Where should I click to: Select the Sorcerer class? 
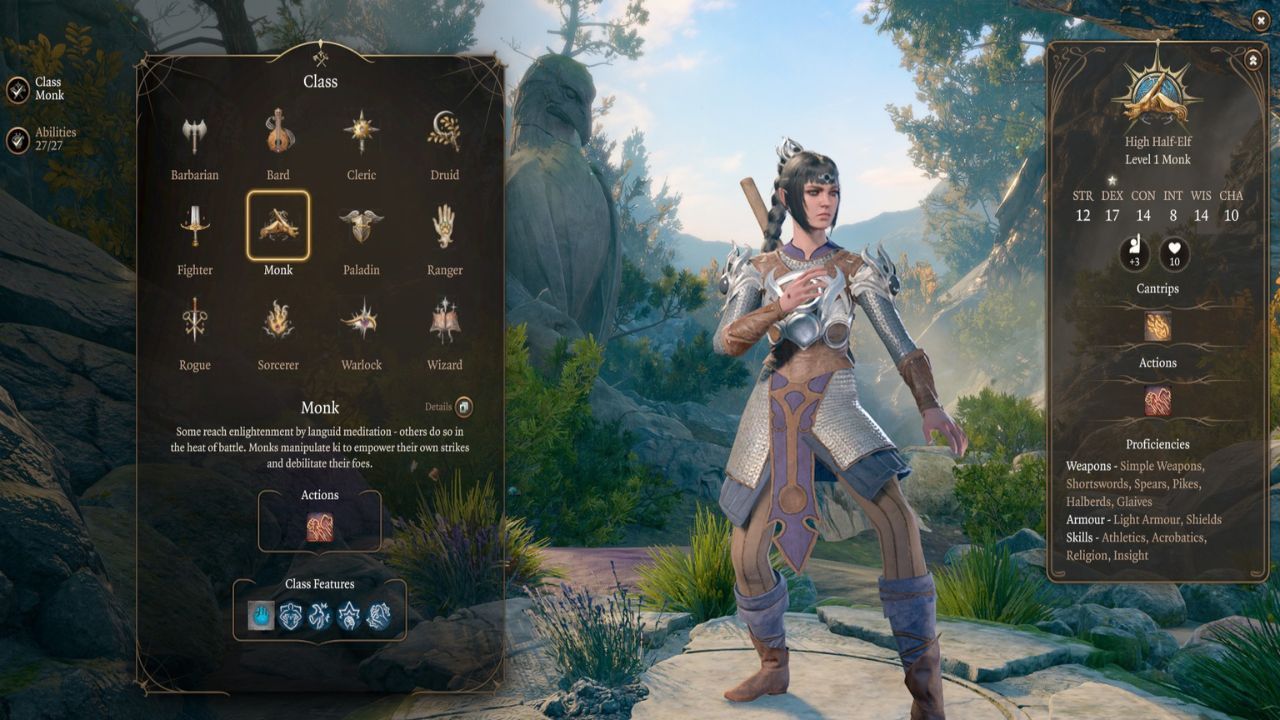tap(278, 322)
